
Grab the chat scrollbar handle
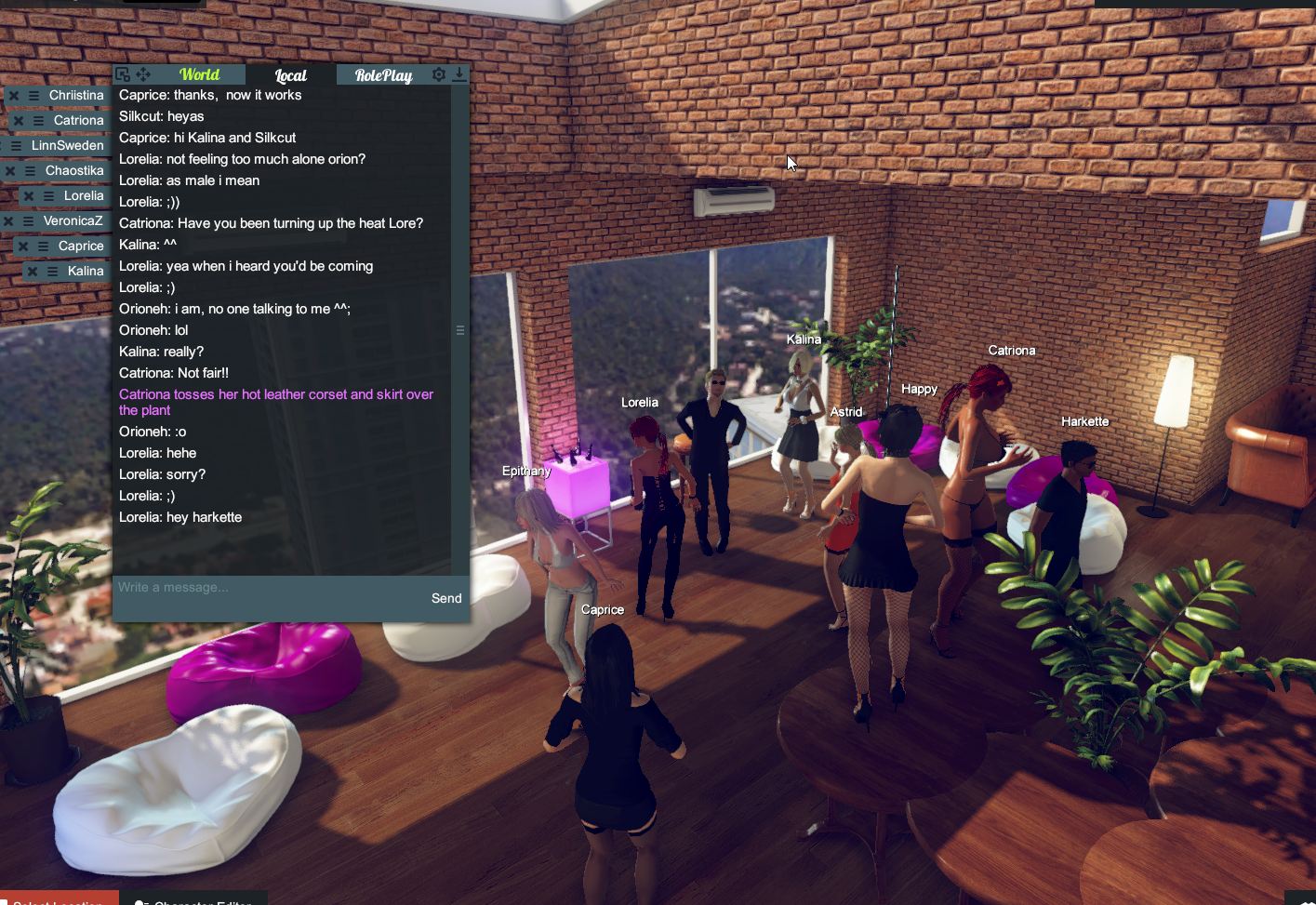pos(460,329)
